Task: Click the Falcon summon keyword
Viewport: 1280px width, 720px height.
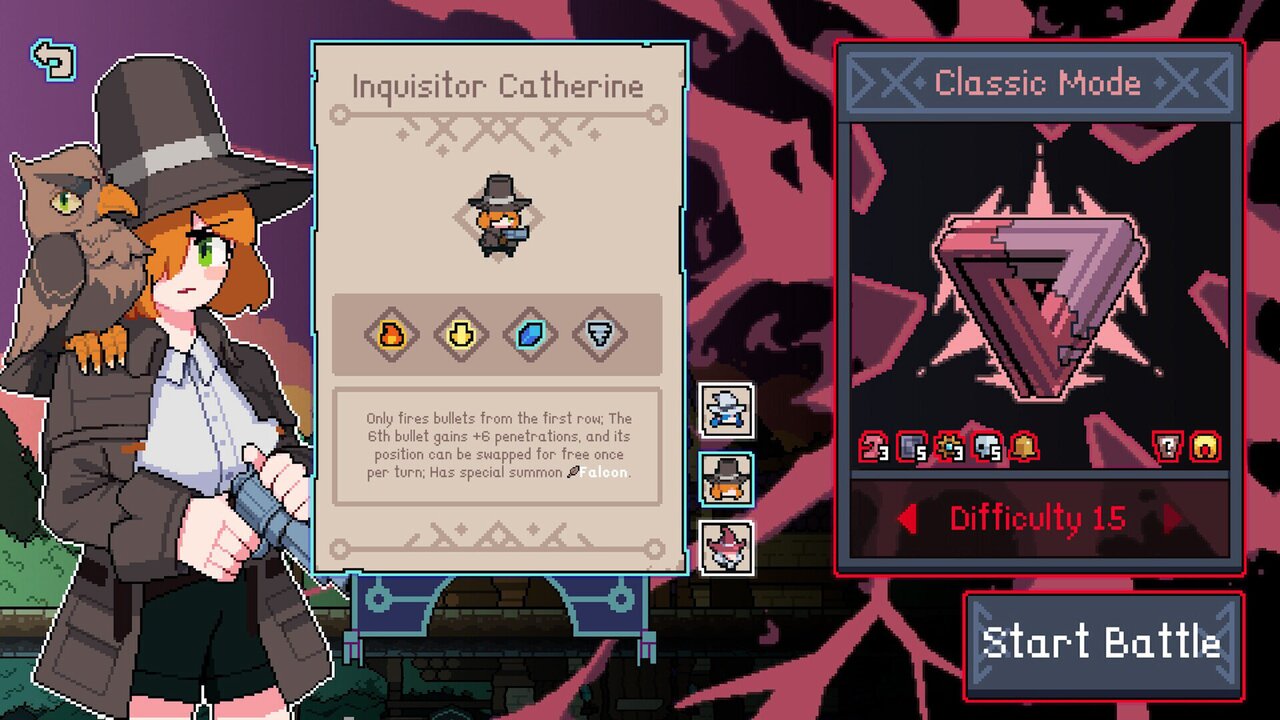Action: 603,472
